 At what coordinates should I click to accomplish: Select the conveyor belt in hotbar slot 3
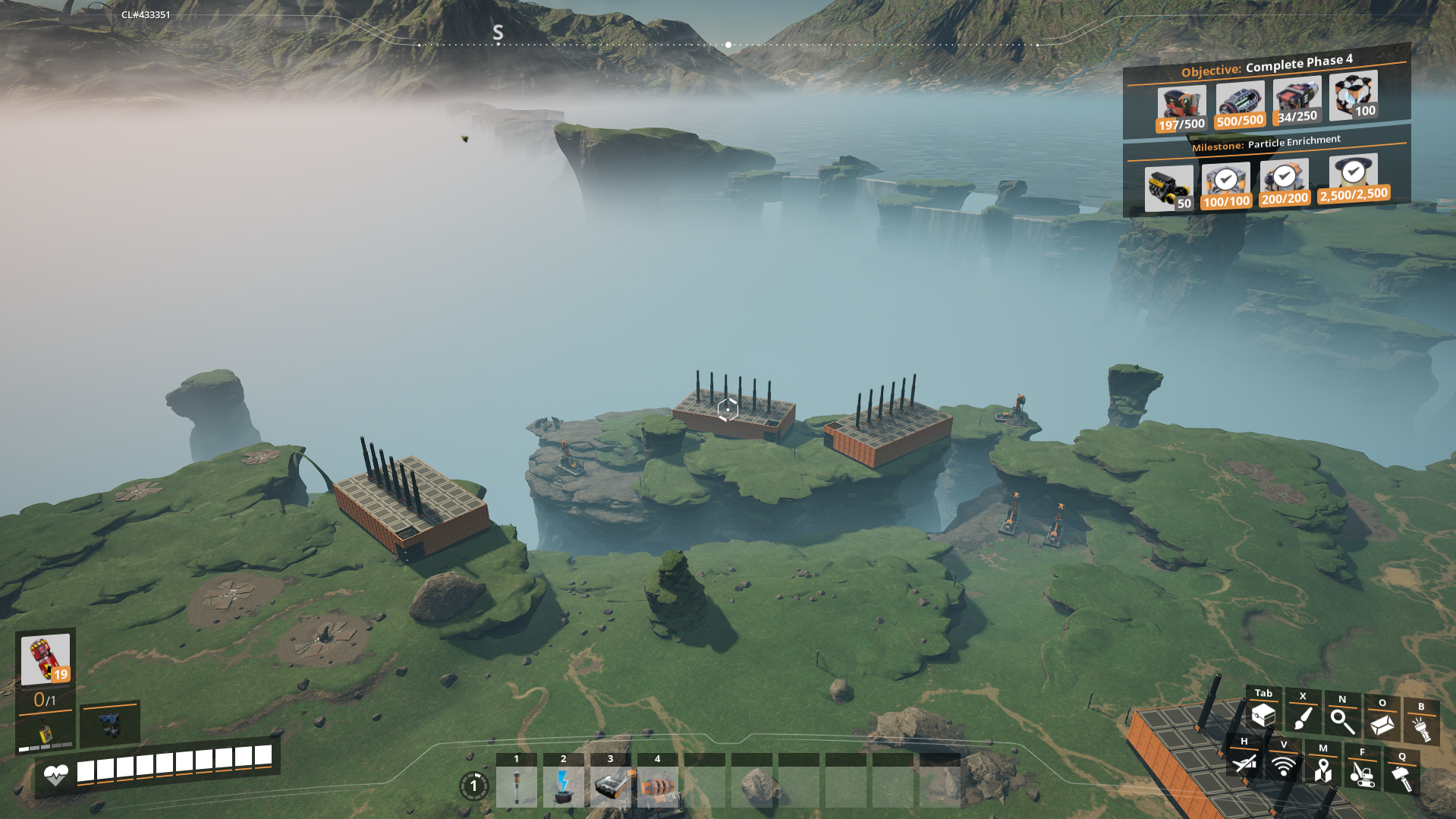coord(610,786)
